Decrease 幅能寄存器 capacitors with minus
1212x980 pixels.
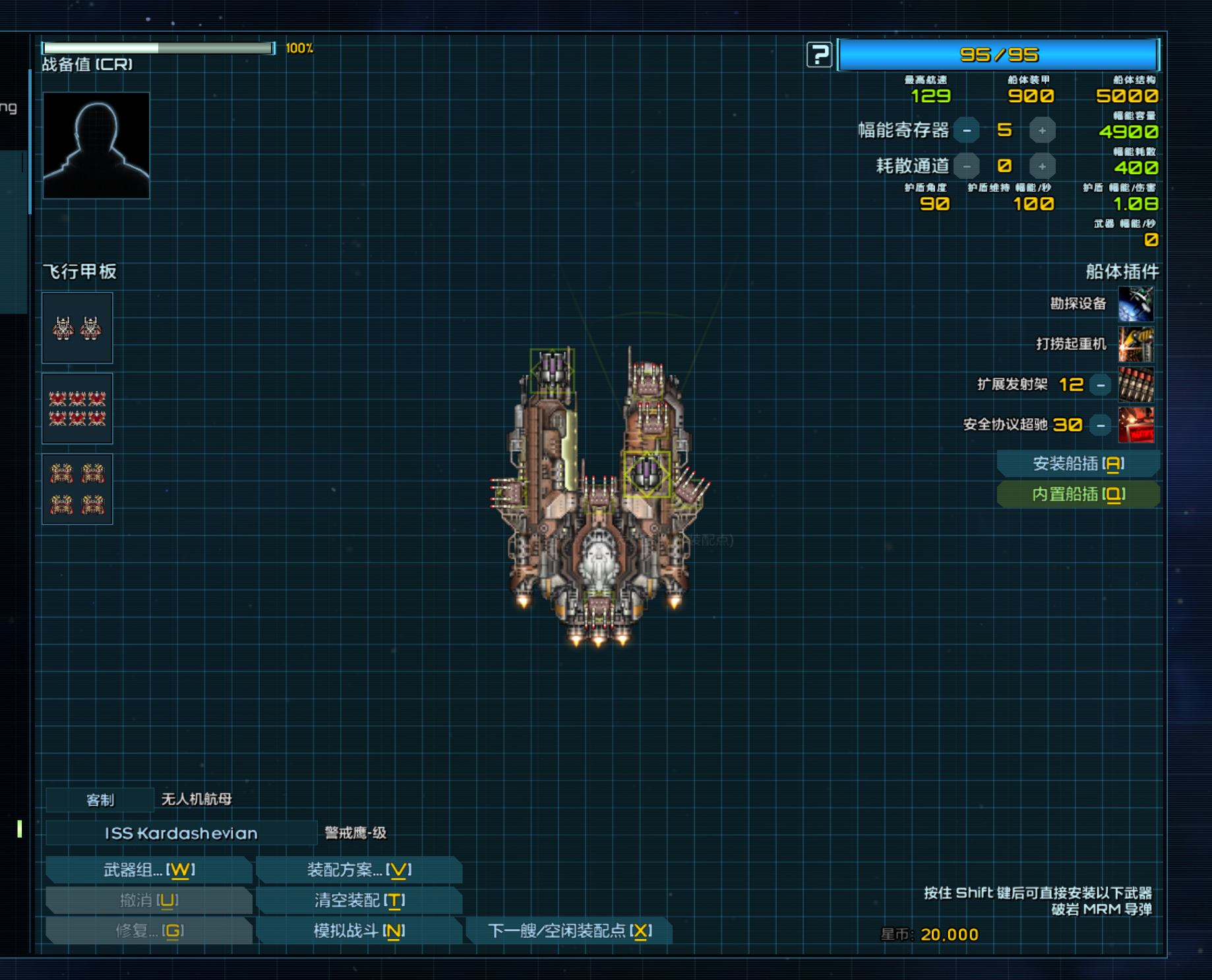[967, 131]
